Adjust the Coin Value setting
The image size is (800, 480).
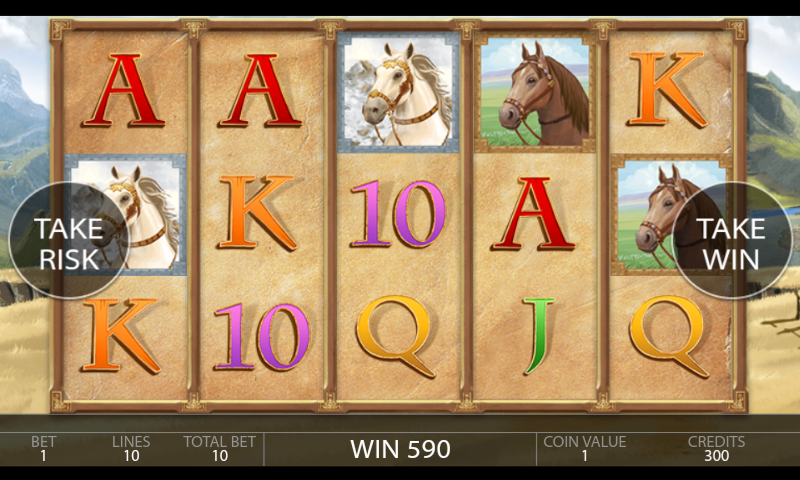584,448
